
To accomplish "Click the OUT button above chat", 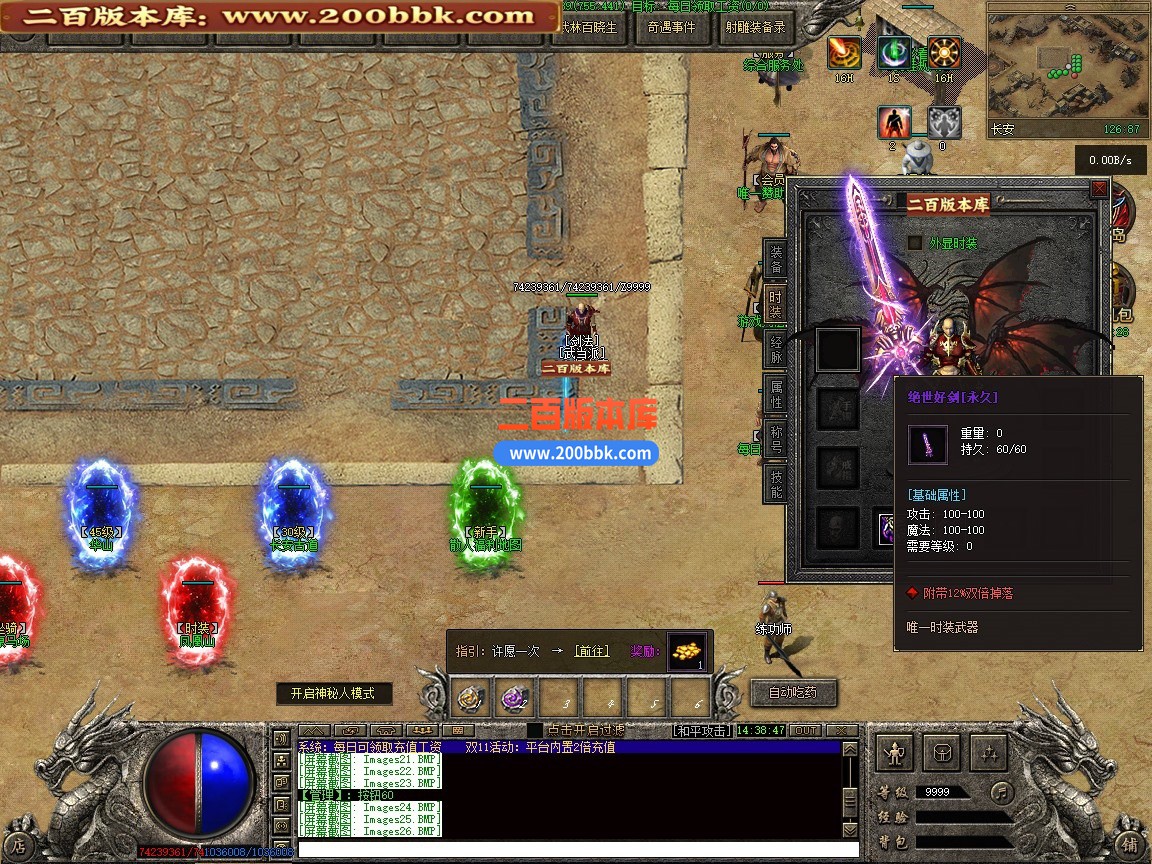I will (x=805, y=731).
